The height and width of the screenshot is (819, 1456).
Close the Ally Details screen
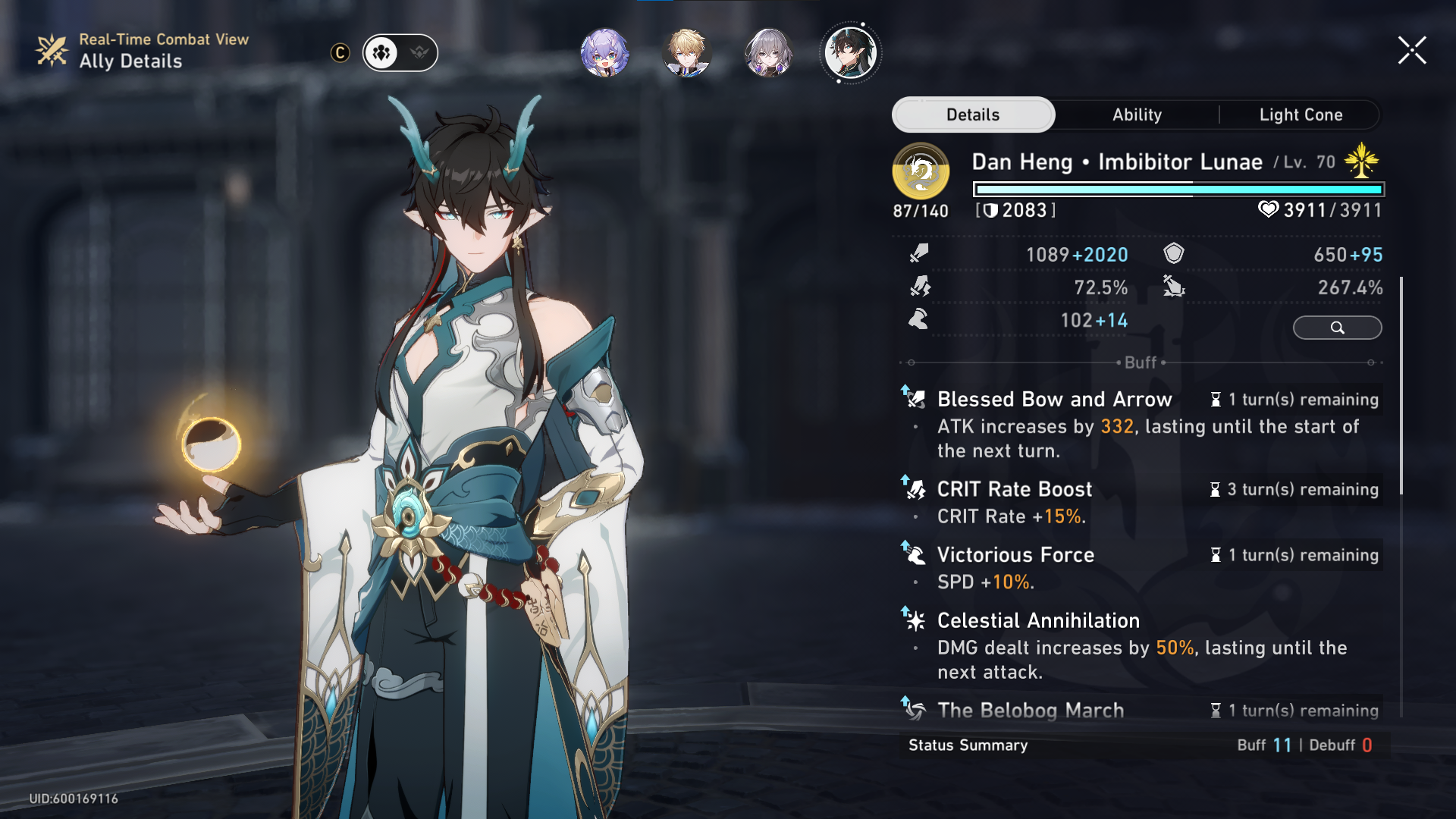tap(1412, 51)
